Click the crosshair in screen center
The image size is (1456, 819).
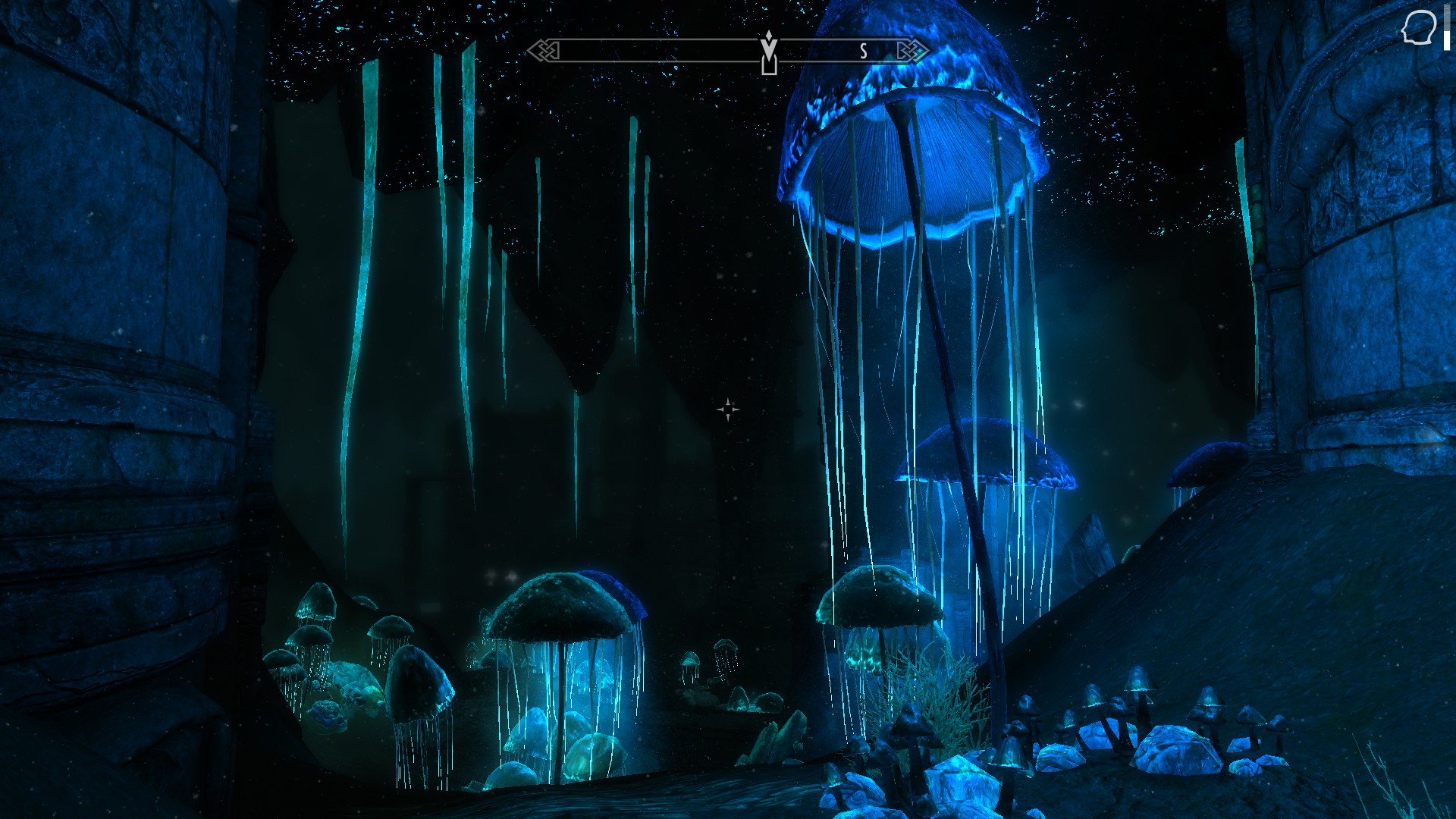pos(726,409)
